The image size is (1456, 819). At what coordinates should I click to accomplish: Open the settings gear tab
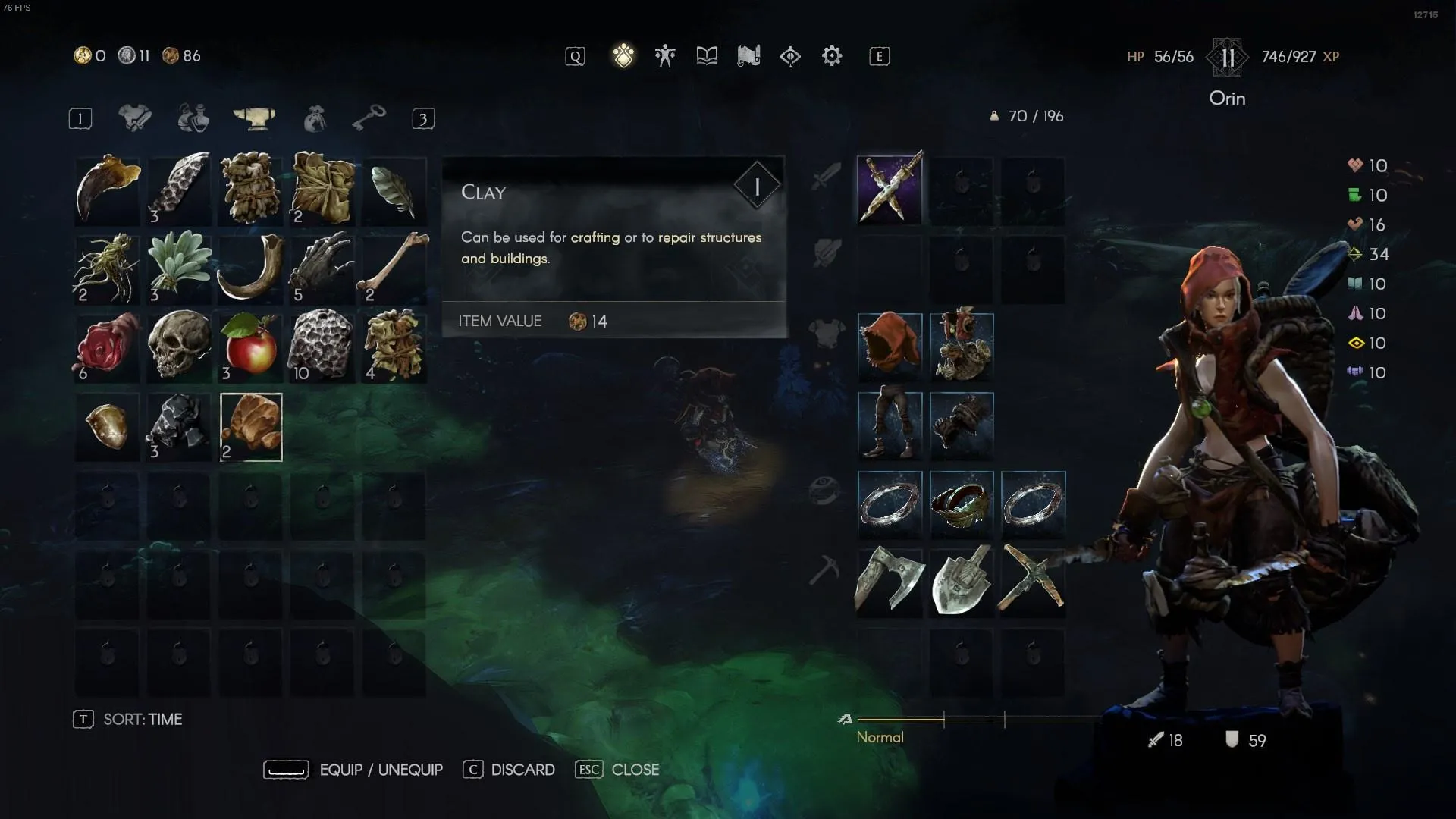point(832,56)
